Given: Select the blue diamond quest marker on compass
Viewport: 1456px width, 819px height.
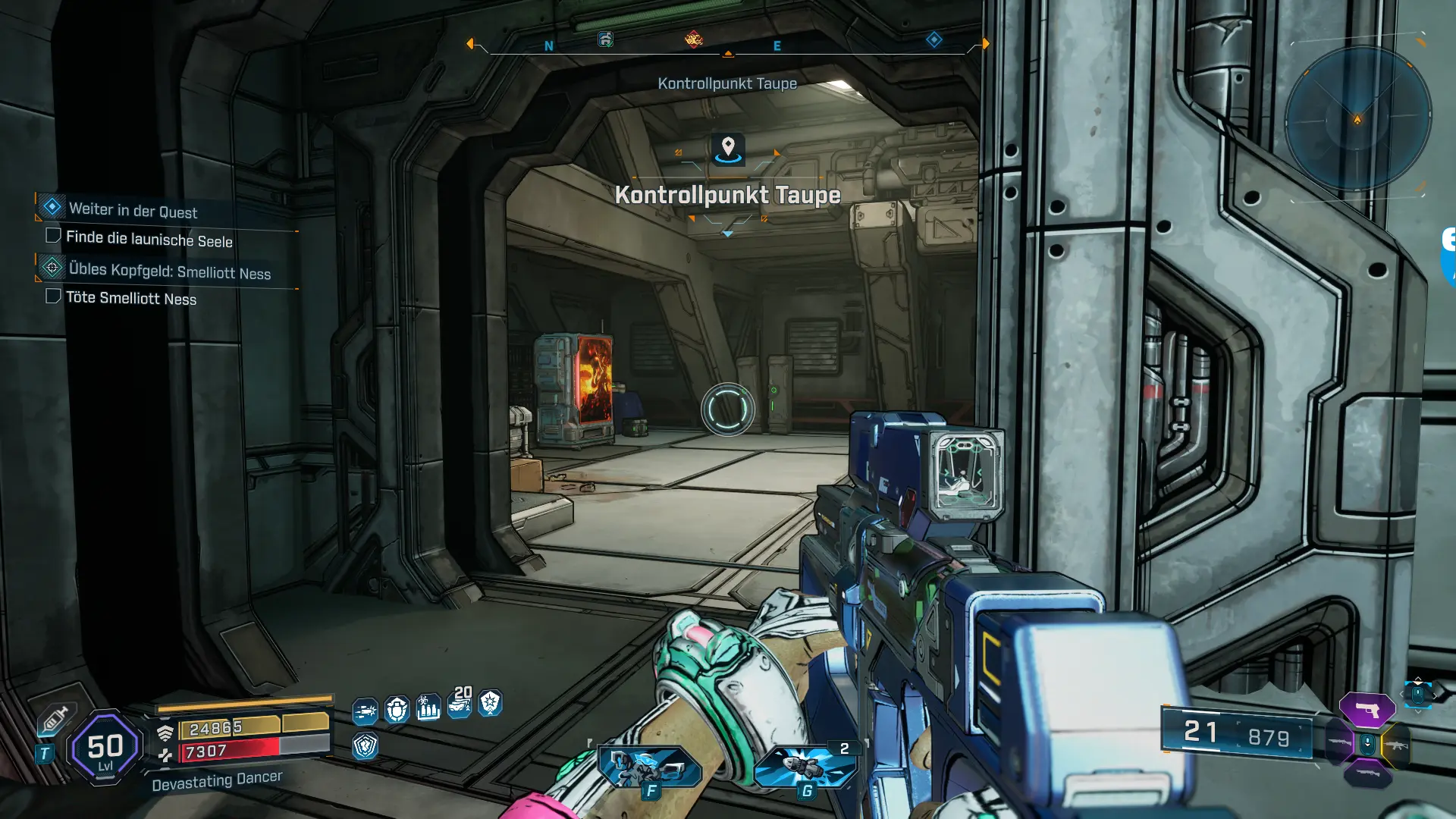Looking at the screenshot, I should 934,39.
